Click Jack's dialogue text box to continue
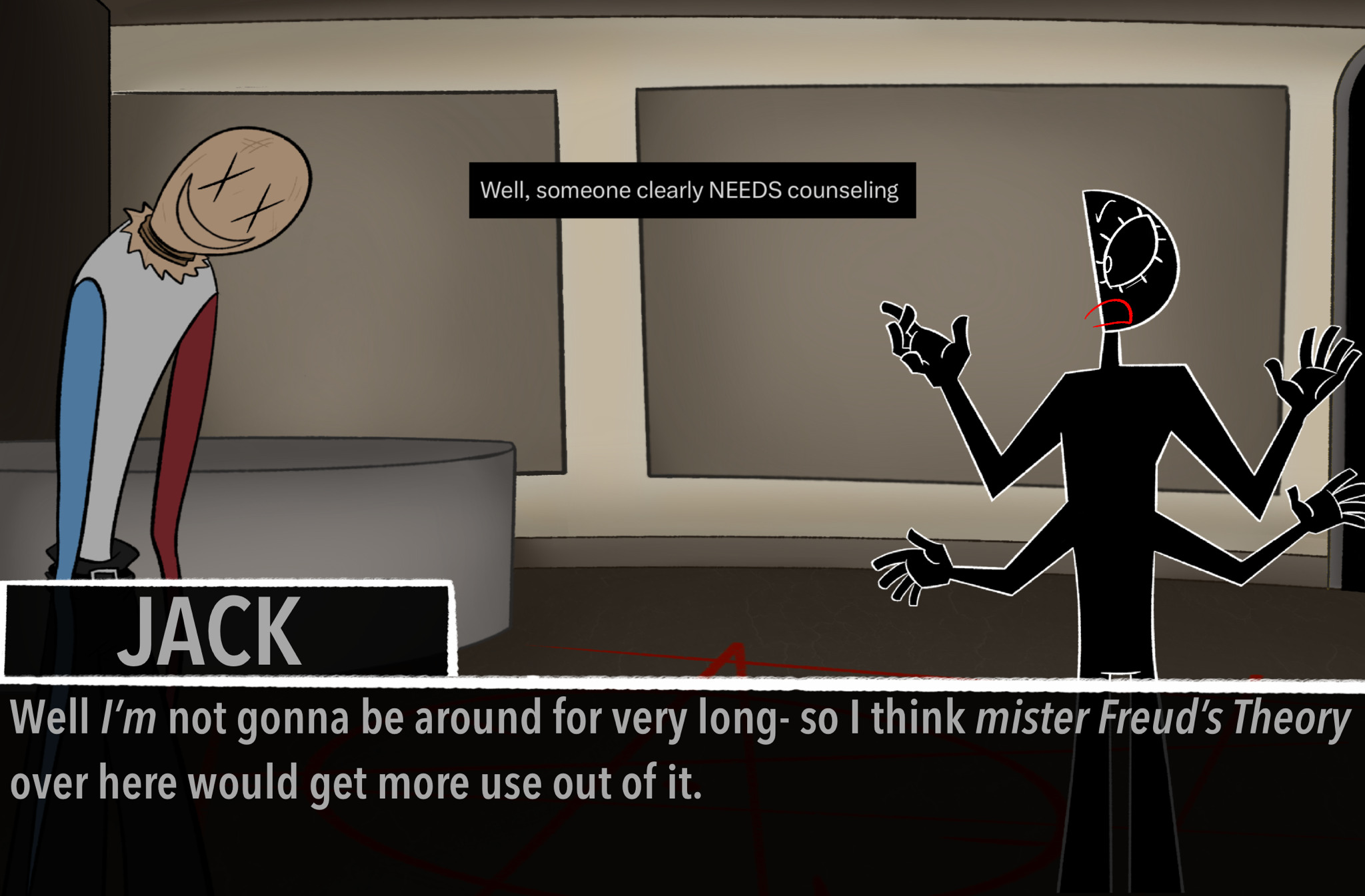 tap(681, 786)
